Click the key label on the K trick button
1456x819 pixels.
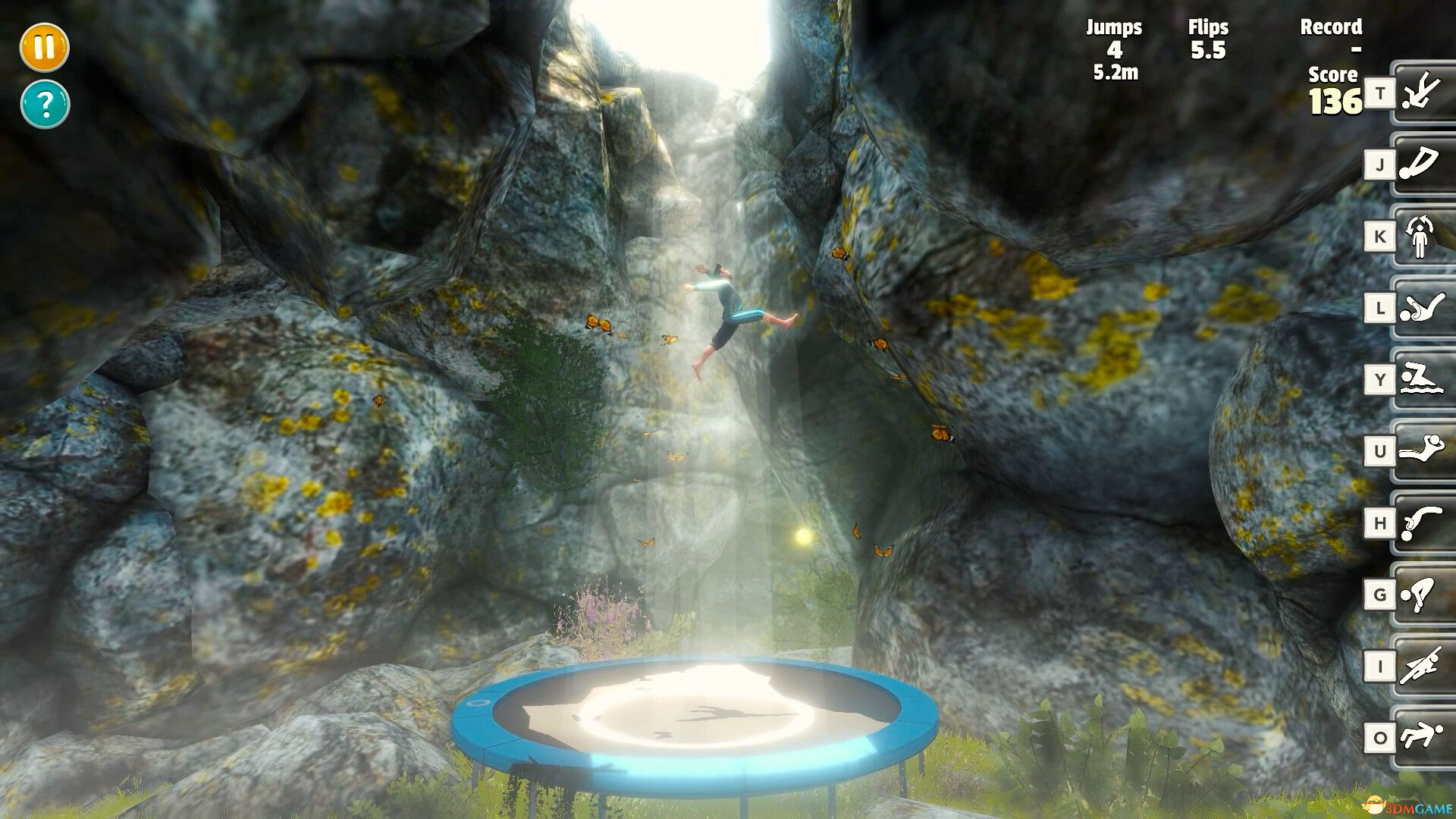pos(1382,236)
